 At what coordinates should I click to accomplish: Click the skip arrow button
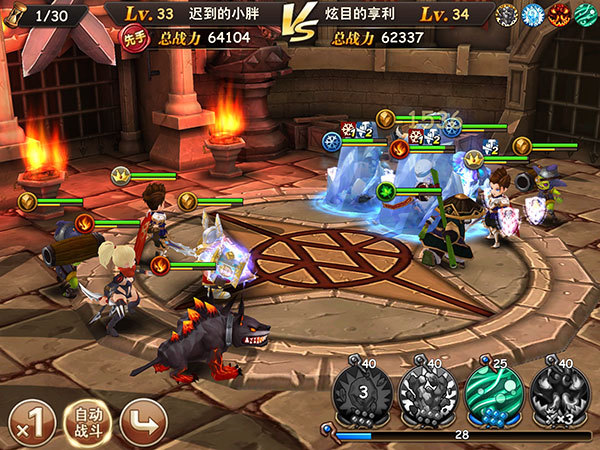pos(142,421)
